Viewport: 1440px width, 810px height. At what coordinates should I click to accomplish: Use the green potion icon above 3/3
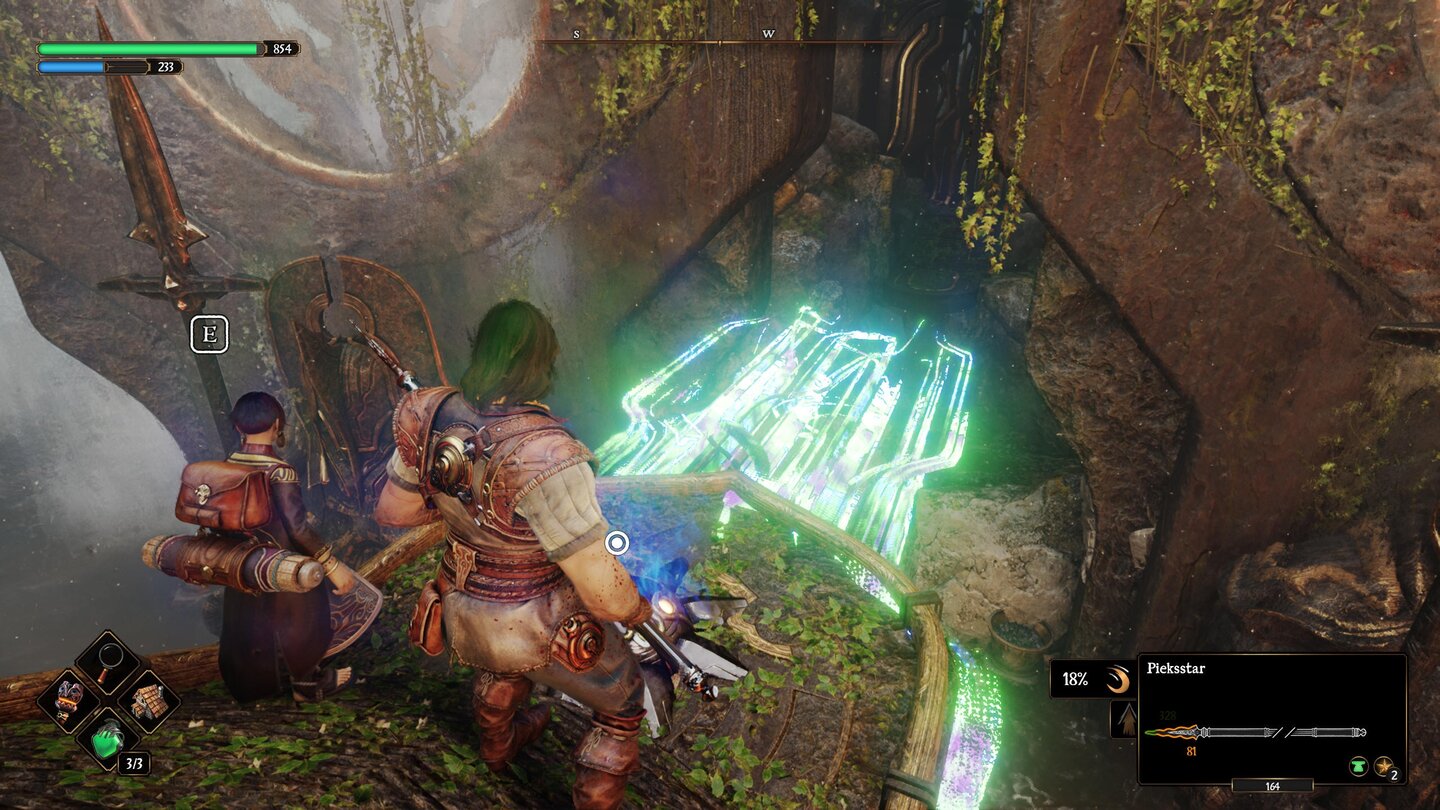[x=107, y=740]
